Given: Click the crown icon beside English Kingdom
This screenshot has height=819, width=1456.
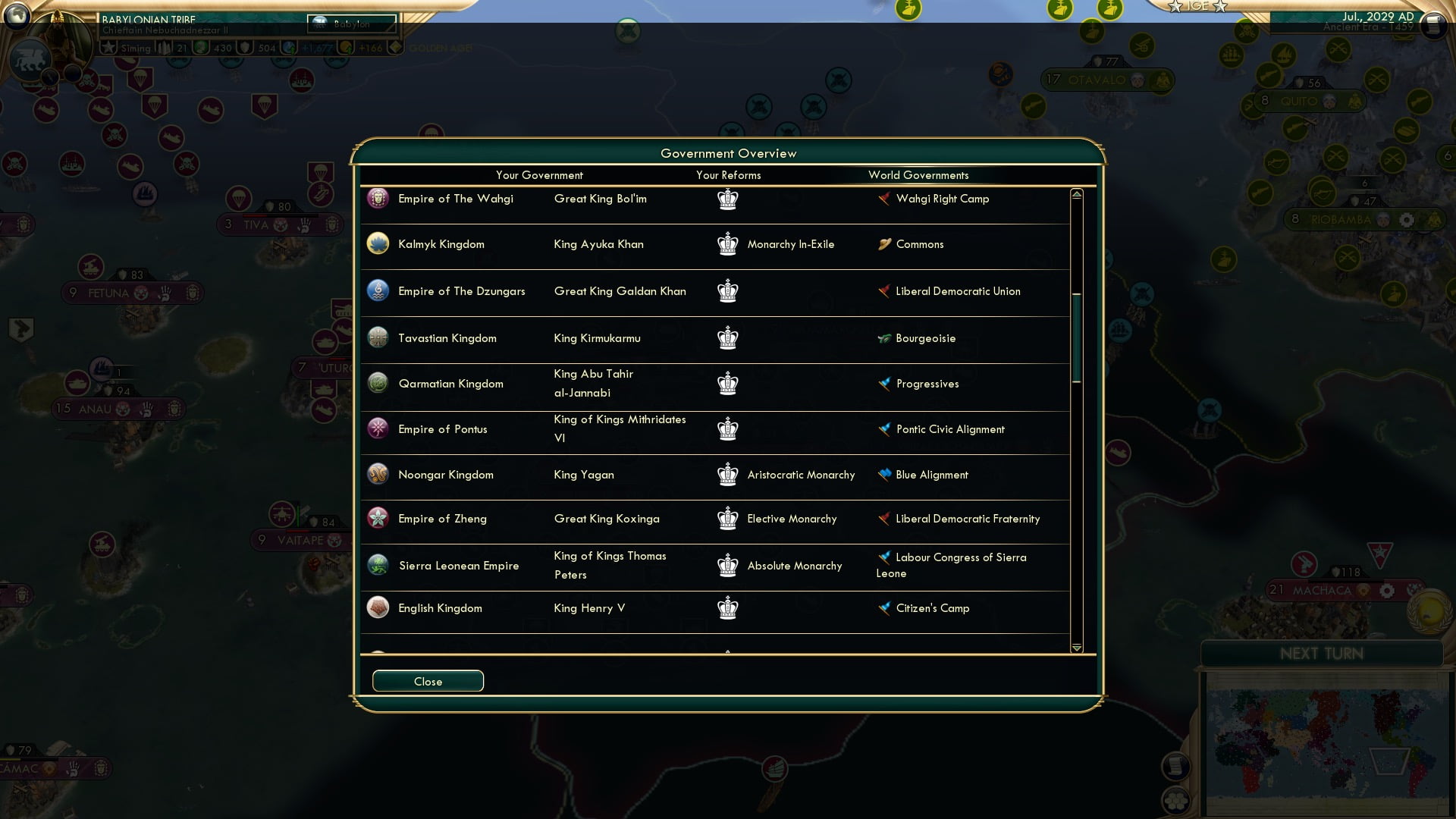Looking at the screenshot, I should [x=727, y=607].
